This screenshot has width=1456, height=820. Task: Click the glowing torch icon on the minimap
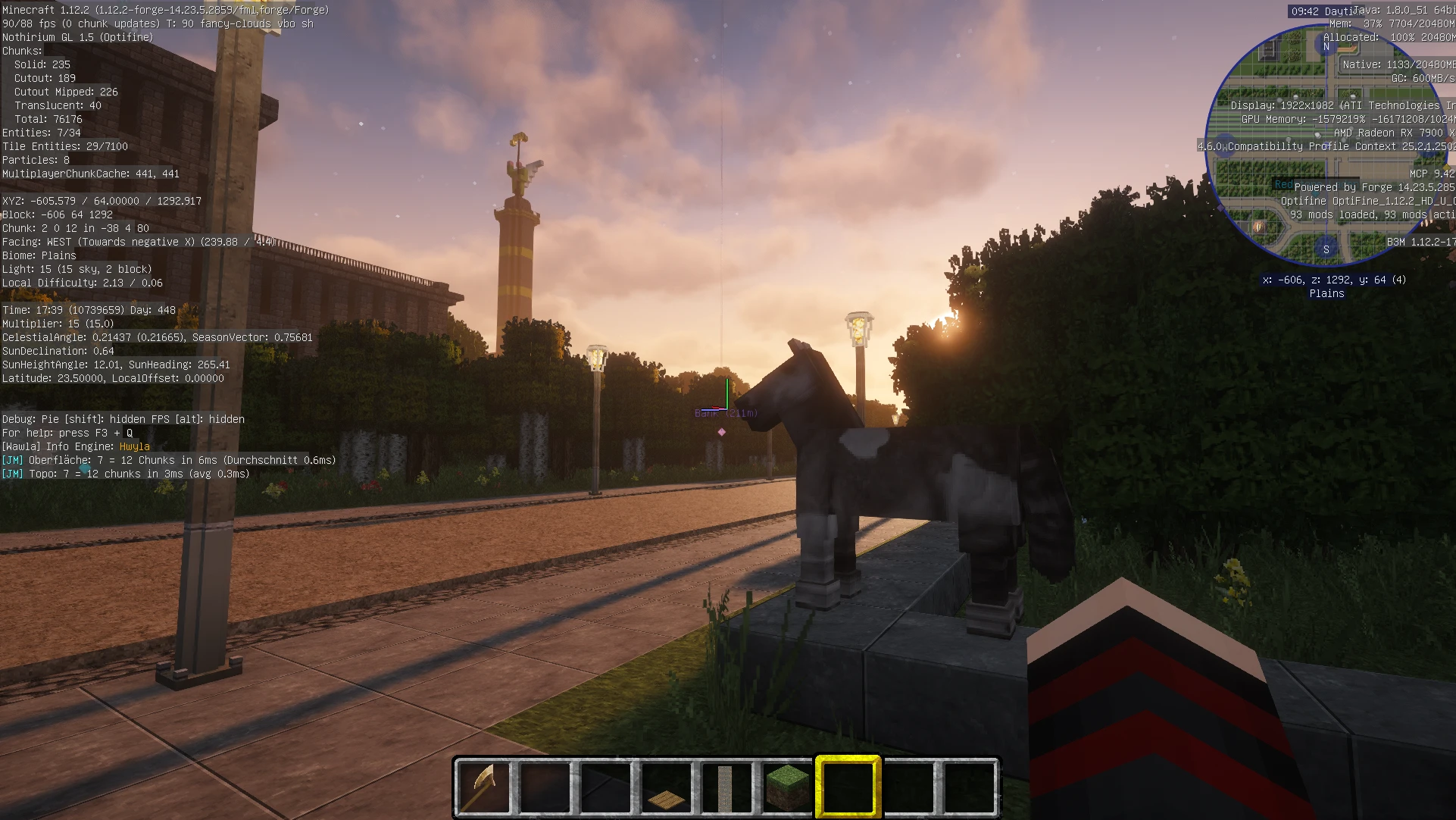(1258, 225)
